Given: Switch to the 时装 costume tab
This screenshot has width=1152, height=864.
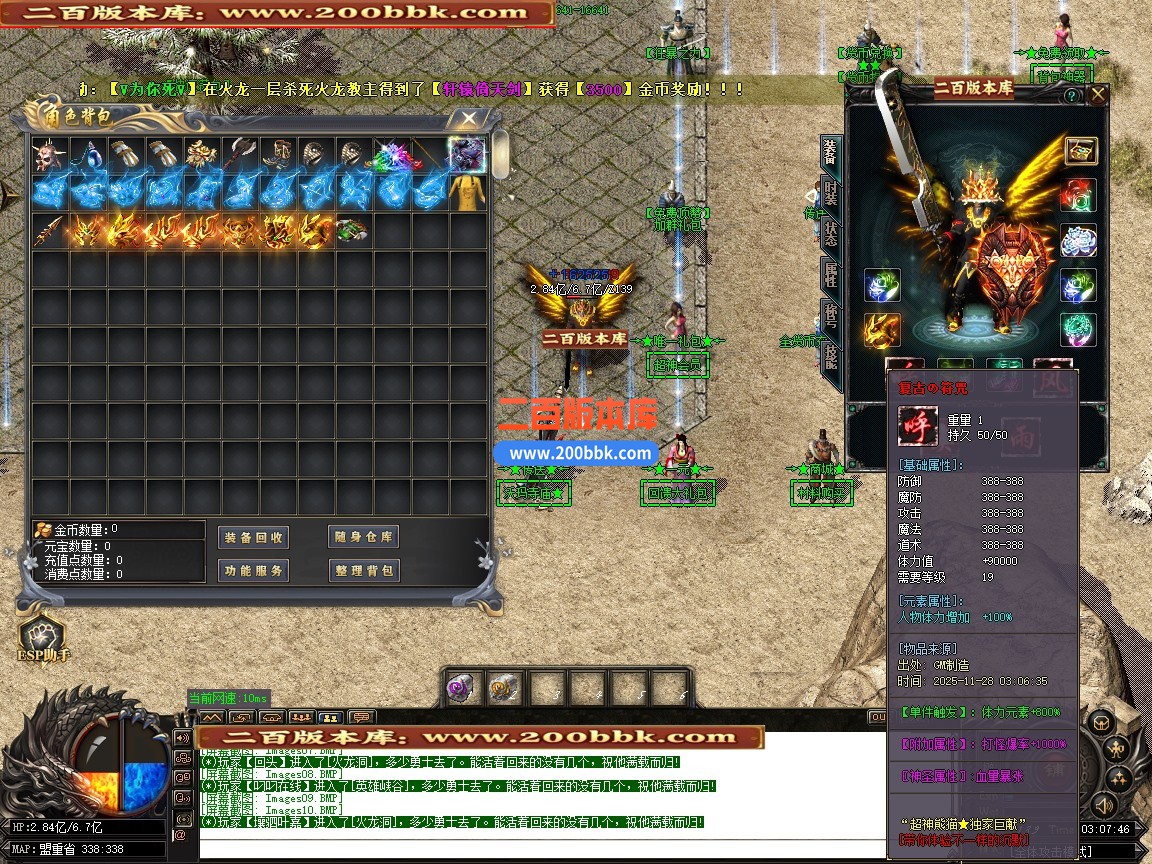Looking at the screenshot, I should 830,193.
